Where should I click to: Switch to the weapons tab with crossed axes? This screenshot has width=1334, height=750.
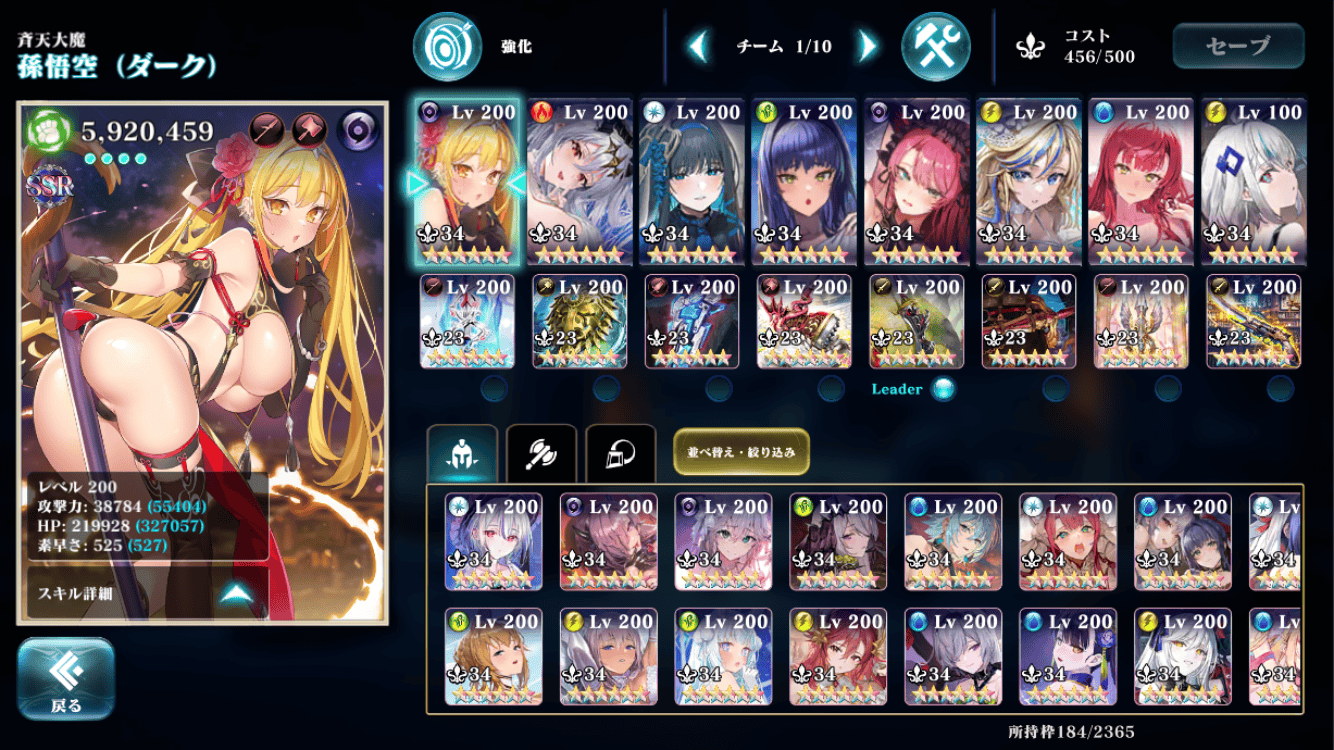click(x=541, y=455)
